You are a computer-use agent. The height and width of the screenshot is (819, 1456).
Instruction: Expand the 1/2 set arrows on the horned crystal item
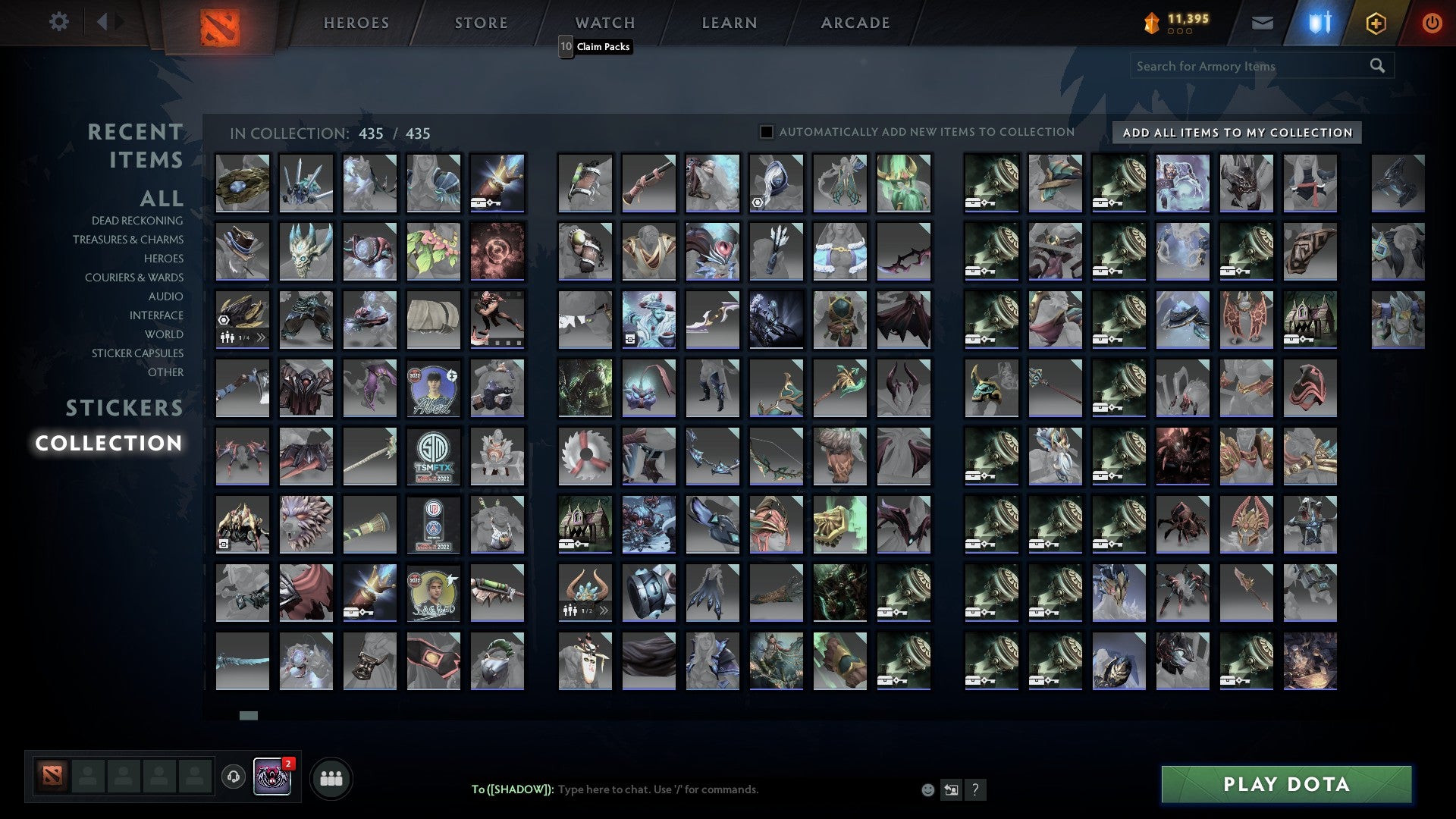coord(604,610)
